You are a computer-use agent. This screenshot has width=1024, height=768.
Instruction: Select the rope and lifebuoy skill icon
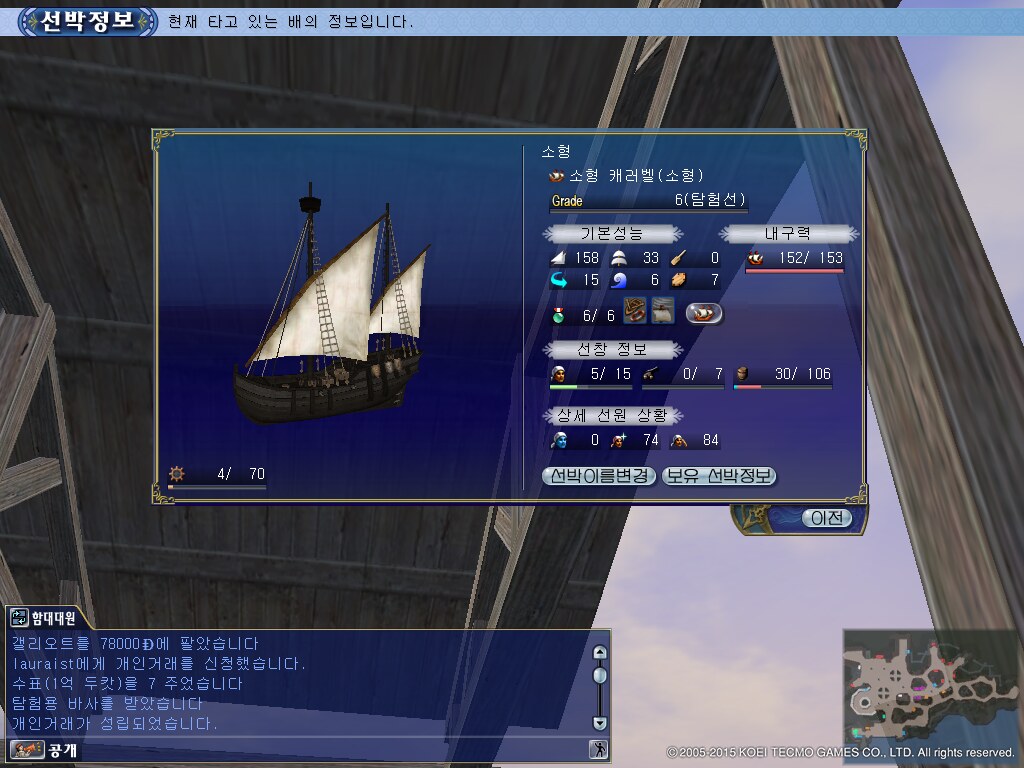[635, 311]
